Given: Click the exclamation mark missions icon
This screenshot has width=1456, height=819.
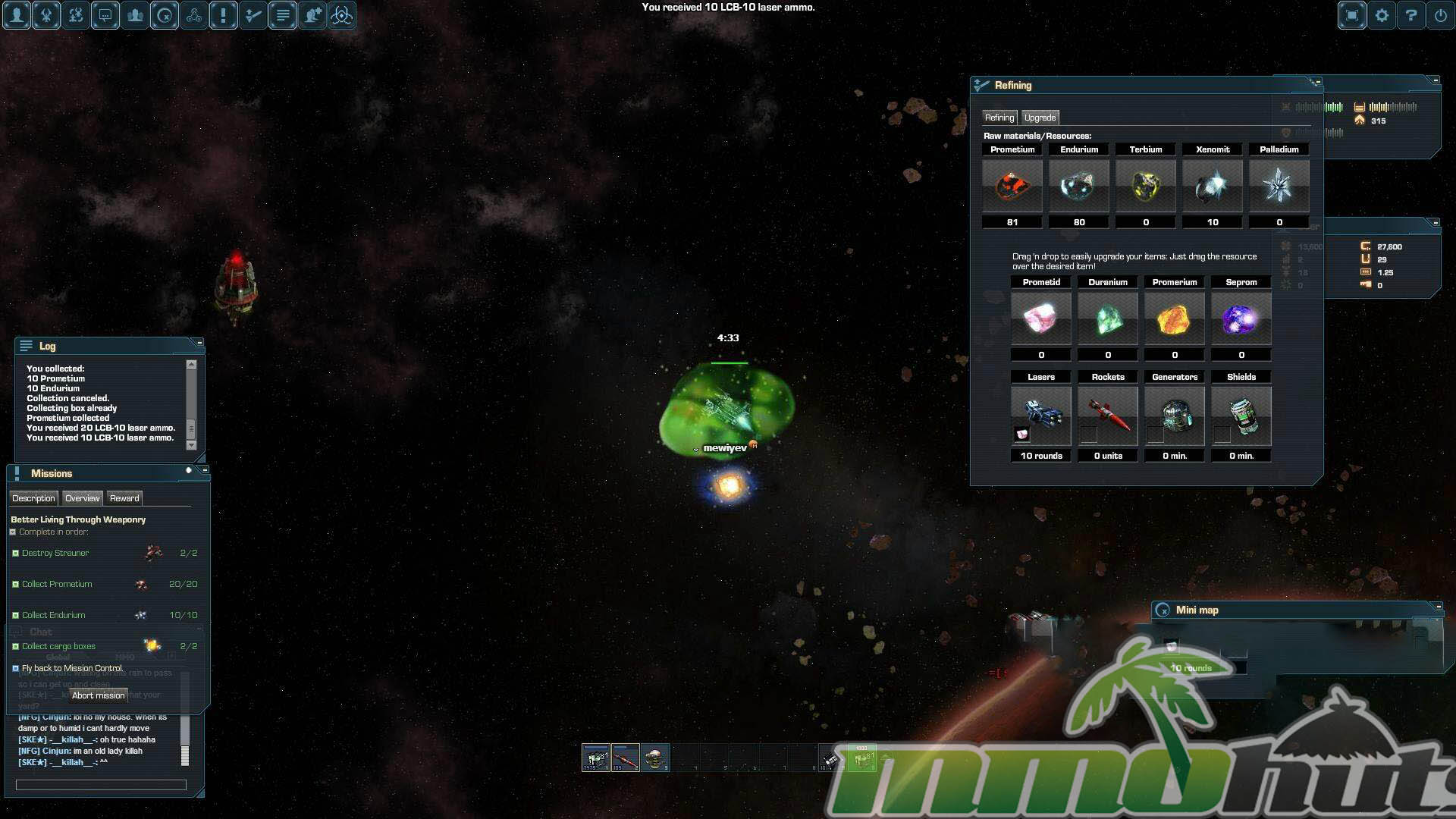Looking at the screenshot, I should point(224,15).
